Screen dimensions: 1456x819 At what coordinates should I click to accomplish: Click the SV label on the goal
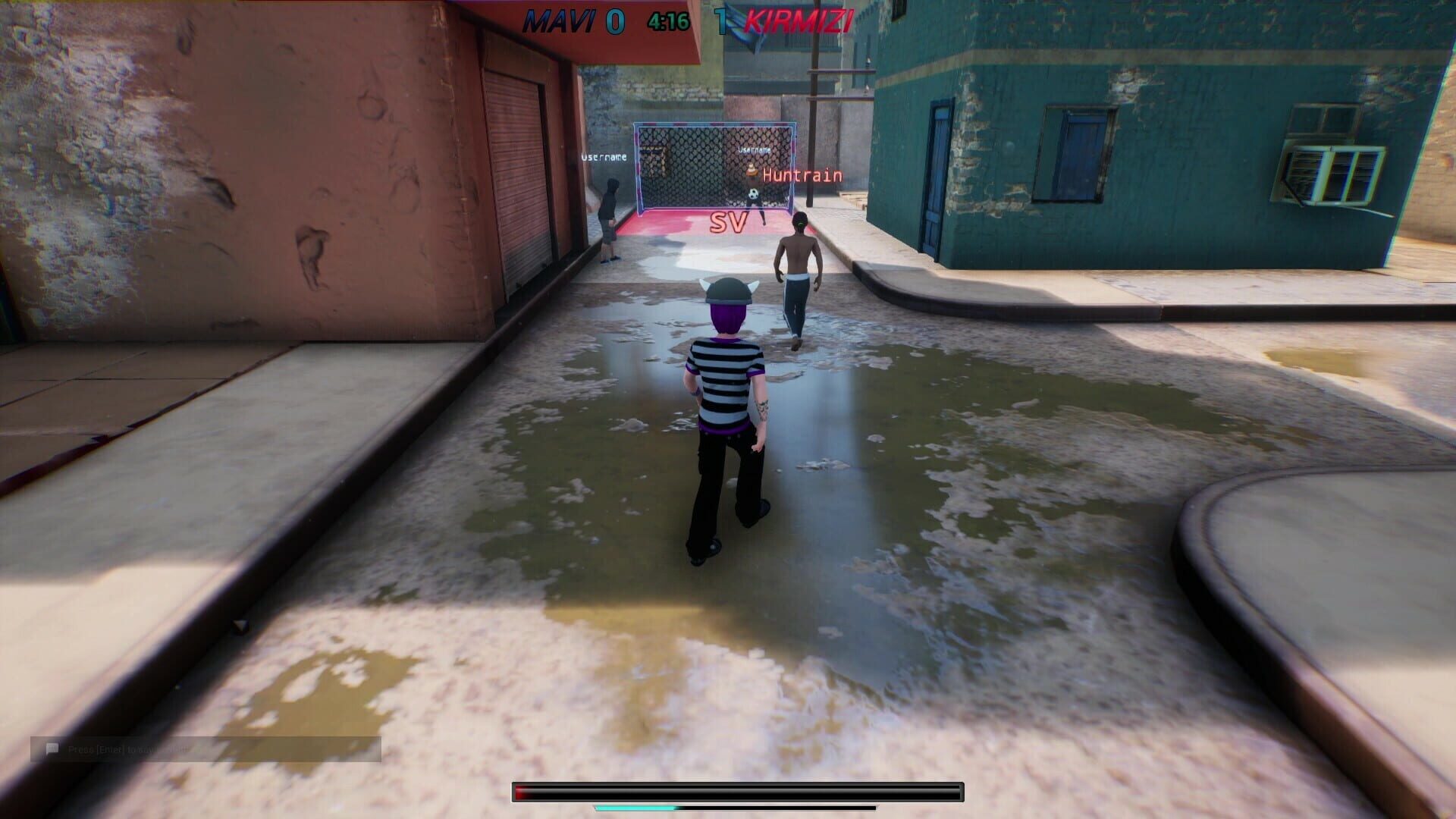coord(726,222)
